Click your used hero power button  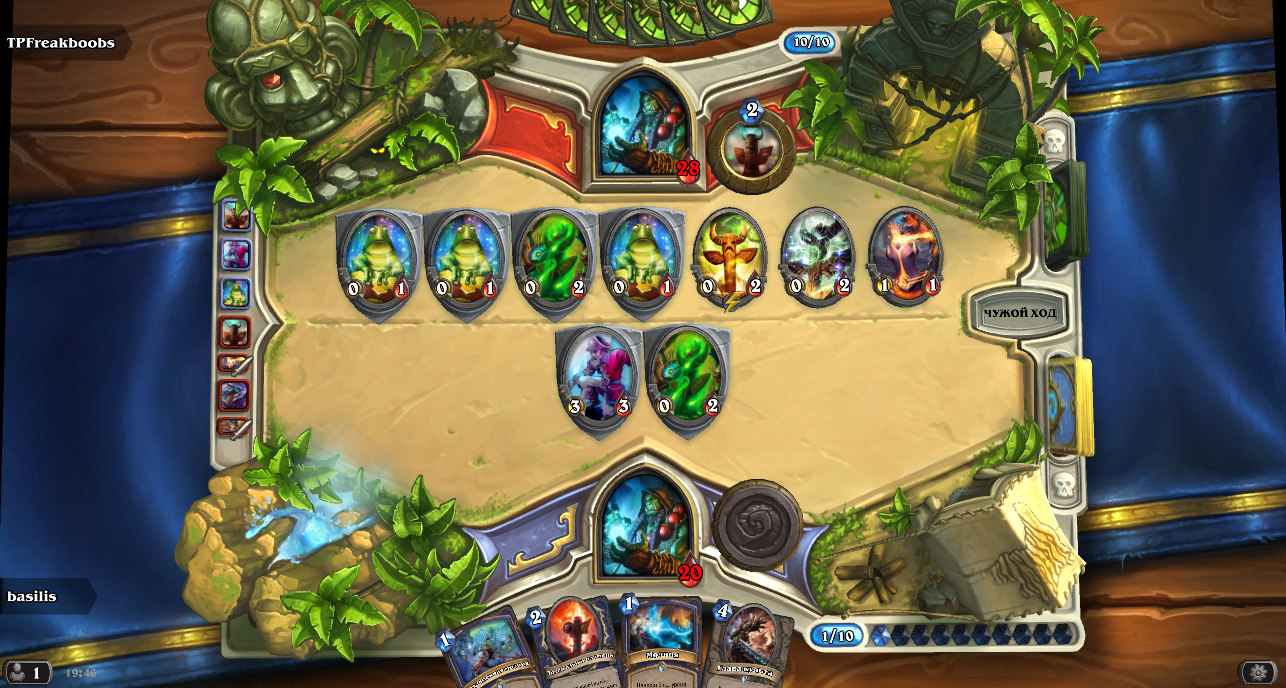758,524
